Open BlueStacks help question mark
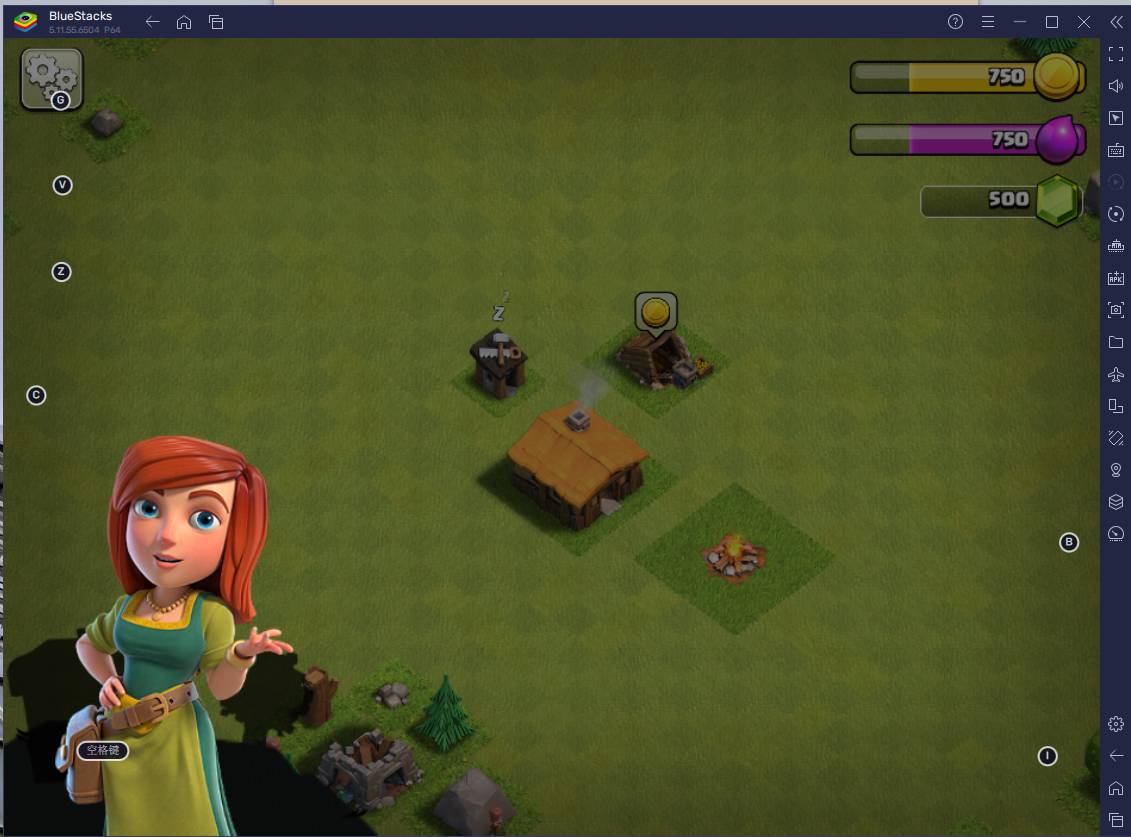1131x837 pixels. (955, 22)
